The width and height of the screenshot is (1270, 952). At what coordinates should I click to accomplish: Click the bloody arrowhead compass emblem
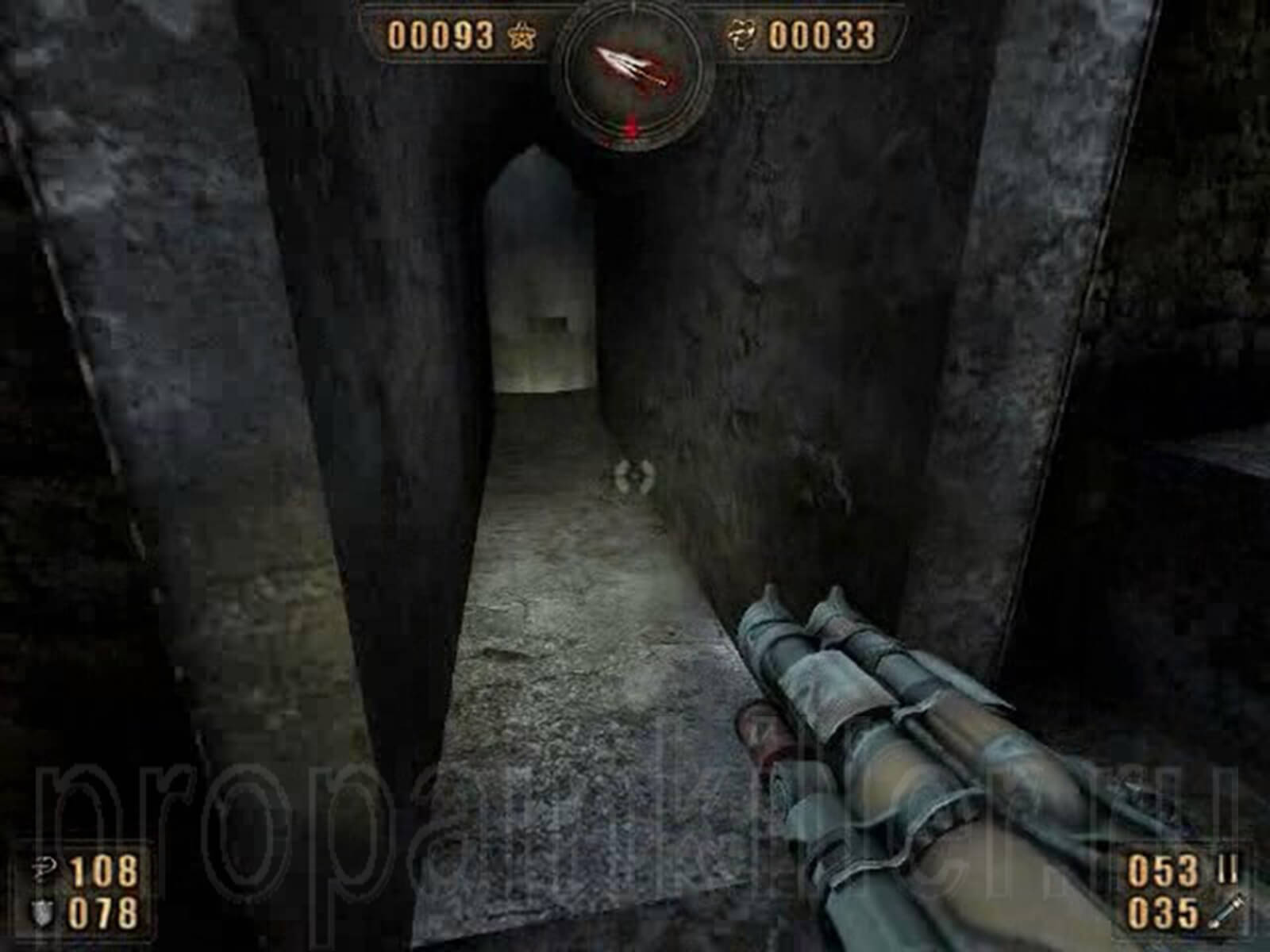pos(627,65)
